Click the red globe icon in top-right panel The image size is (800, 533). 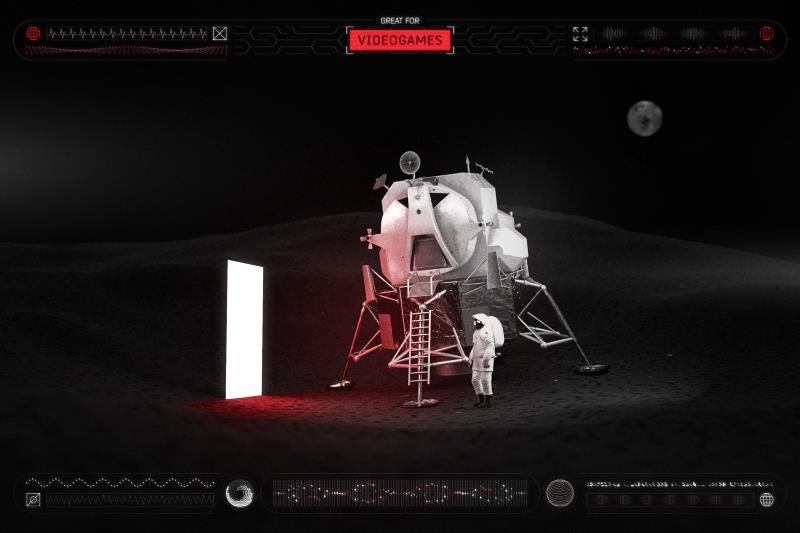point(767,33)
